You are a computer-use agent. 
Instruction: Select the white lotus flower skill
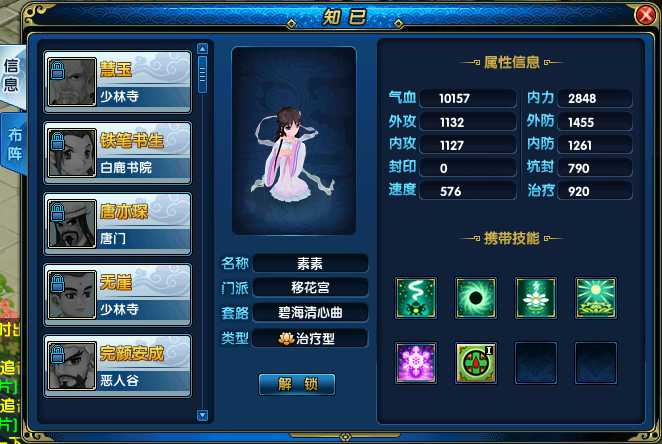point(535,297)
